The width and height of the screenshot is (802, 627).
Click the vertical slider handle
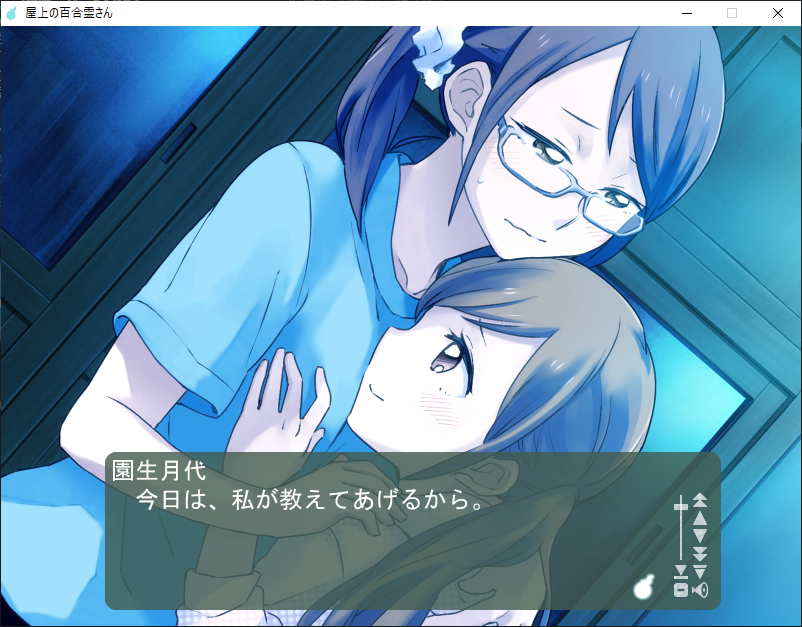pyautogui.click(x=681, y=507)
